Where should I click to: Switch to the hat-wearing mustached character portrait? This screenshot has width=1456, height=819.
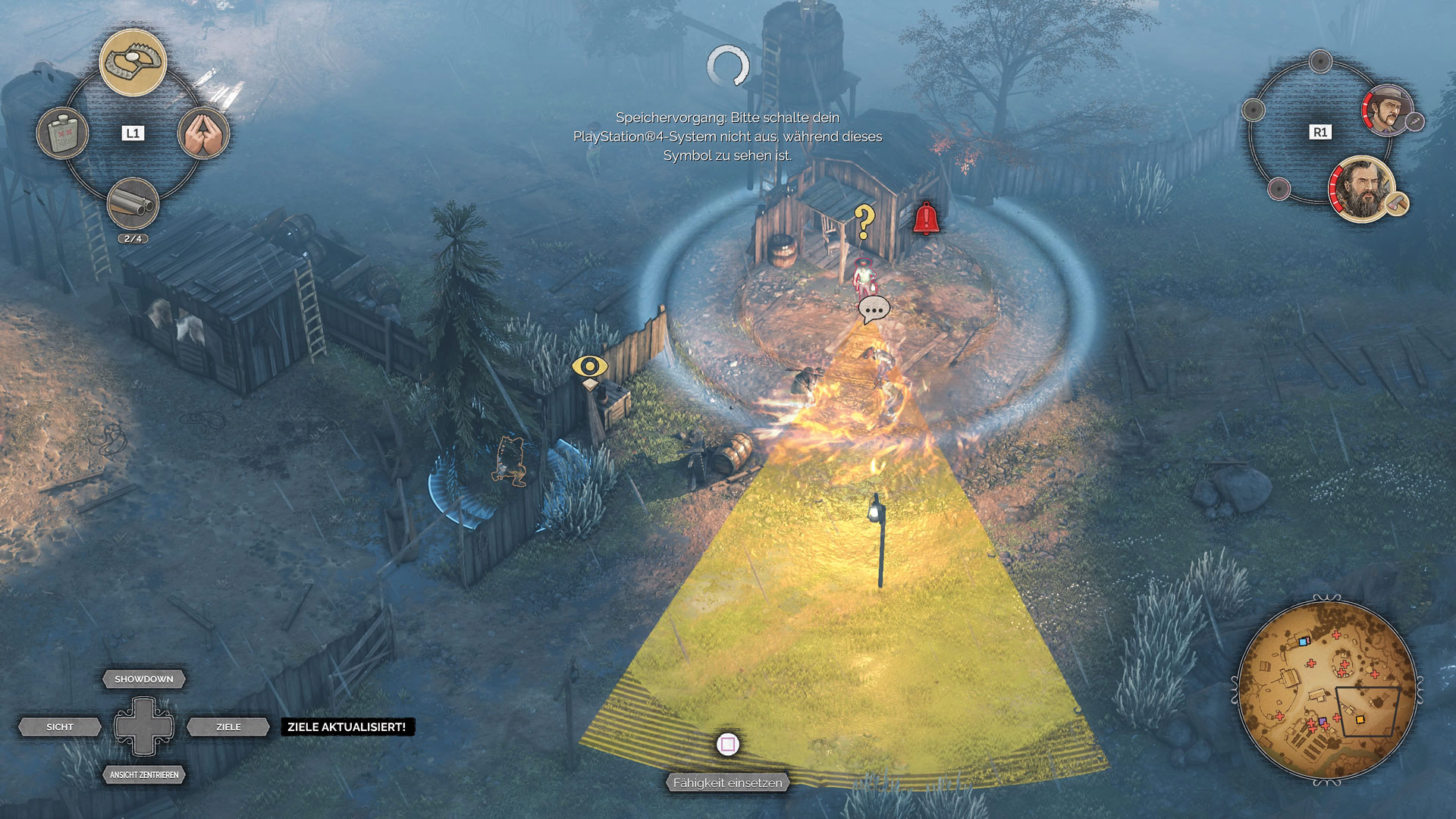pyautogui.click(x=1387, y=111)
